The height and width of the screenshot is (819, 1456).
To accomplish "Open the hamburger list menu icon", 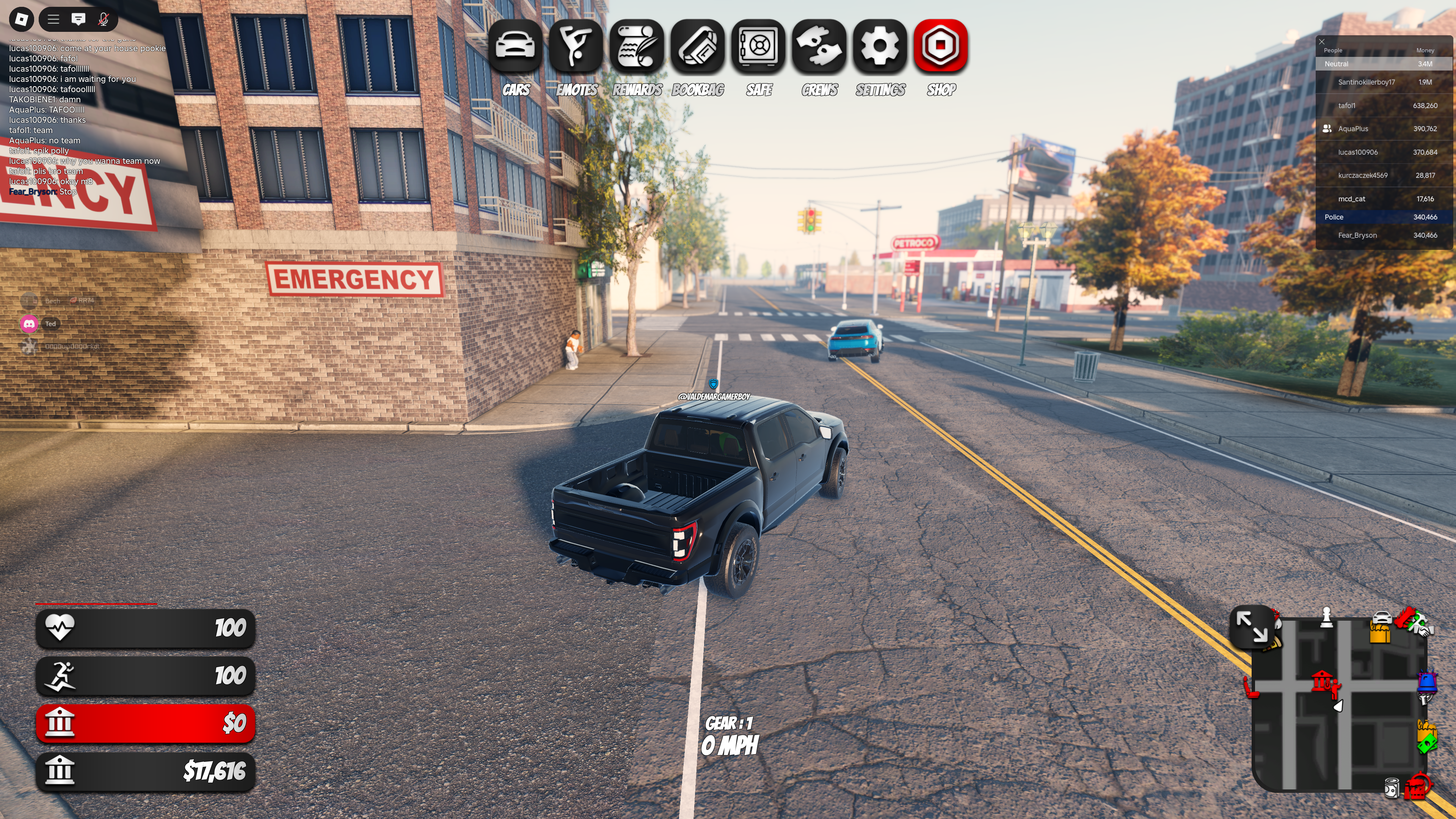I will [x=54, y=19].
